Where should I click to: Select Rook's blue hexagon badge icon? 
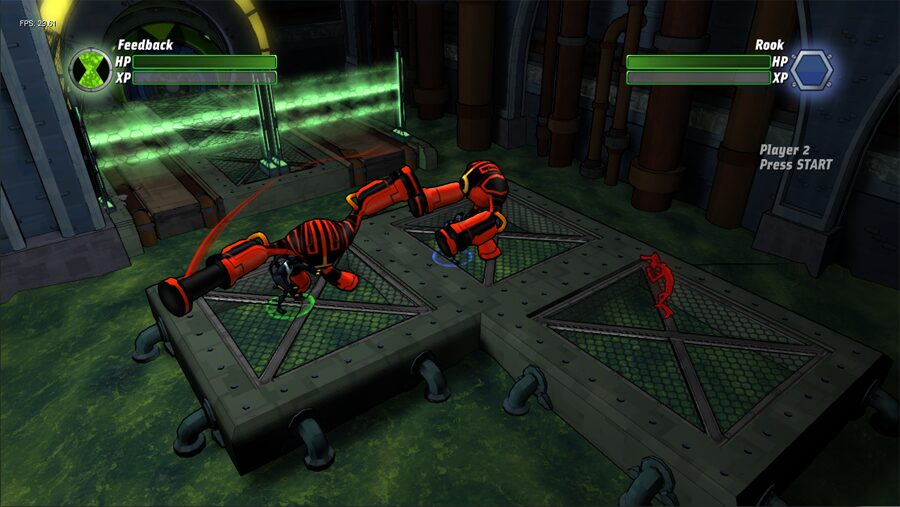point(811,70)
